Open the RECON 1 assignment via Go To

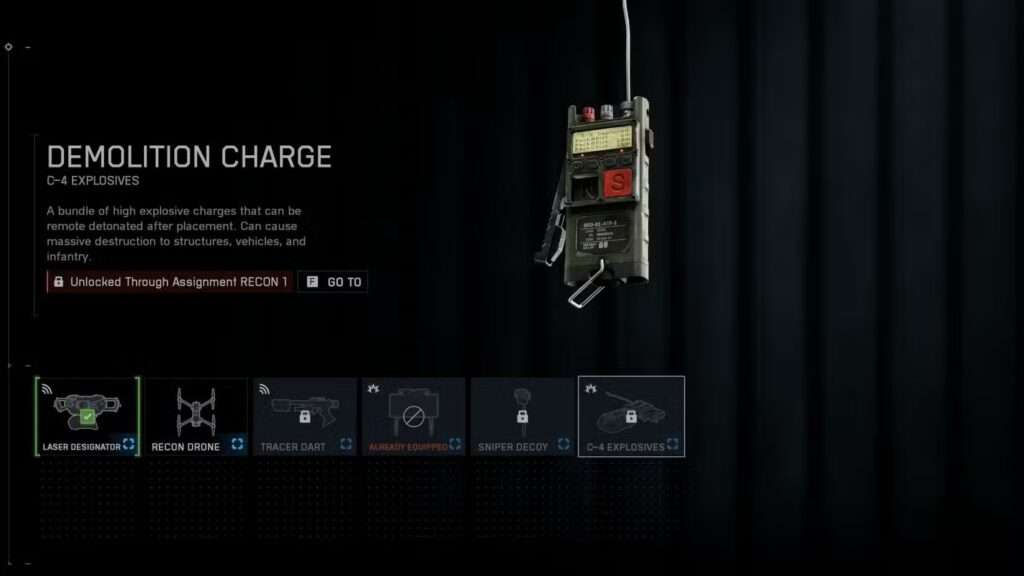(x=334, y=282)
